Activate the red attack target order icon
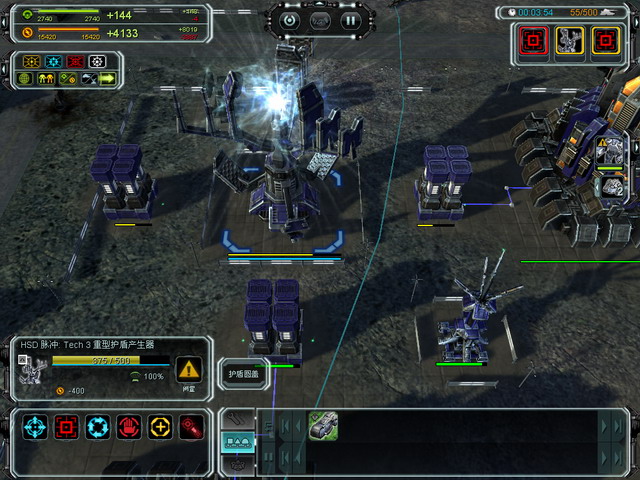Screen dimensions: 640x480 pos(67,427)
